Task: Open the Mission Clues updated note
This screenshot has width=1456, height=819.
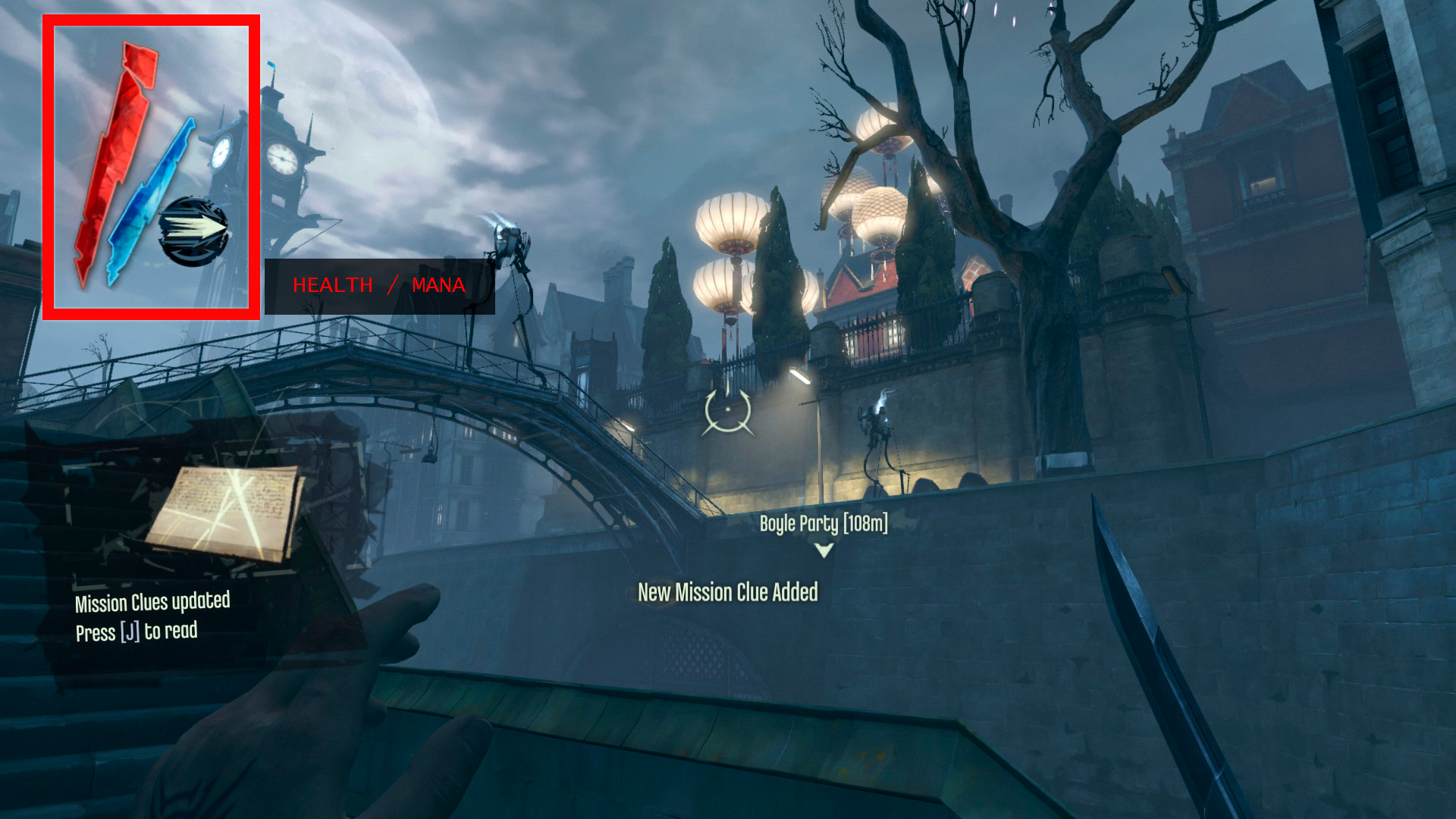Action: pos(224,513)
